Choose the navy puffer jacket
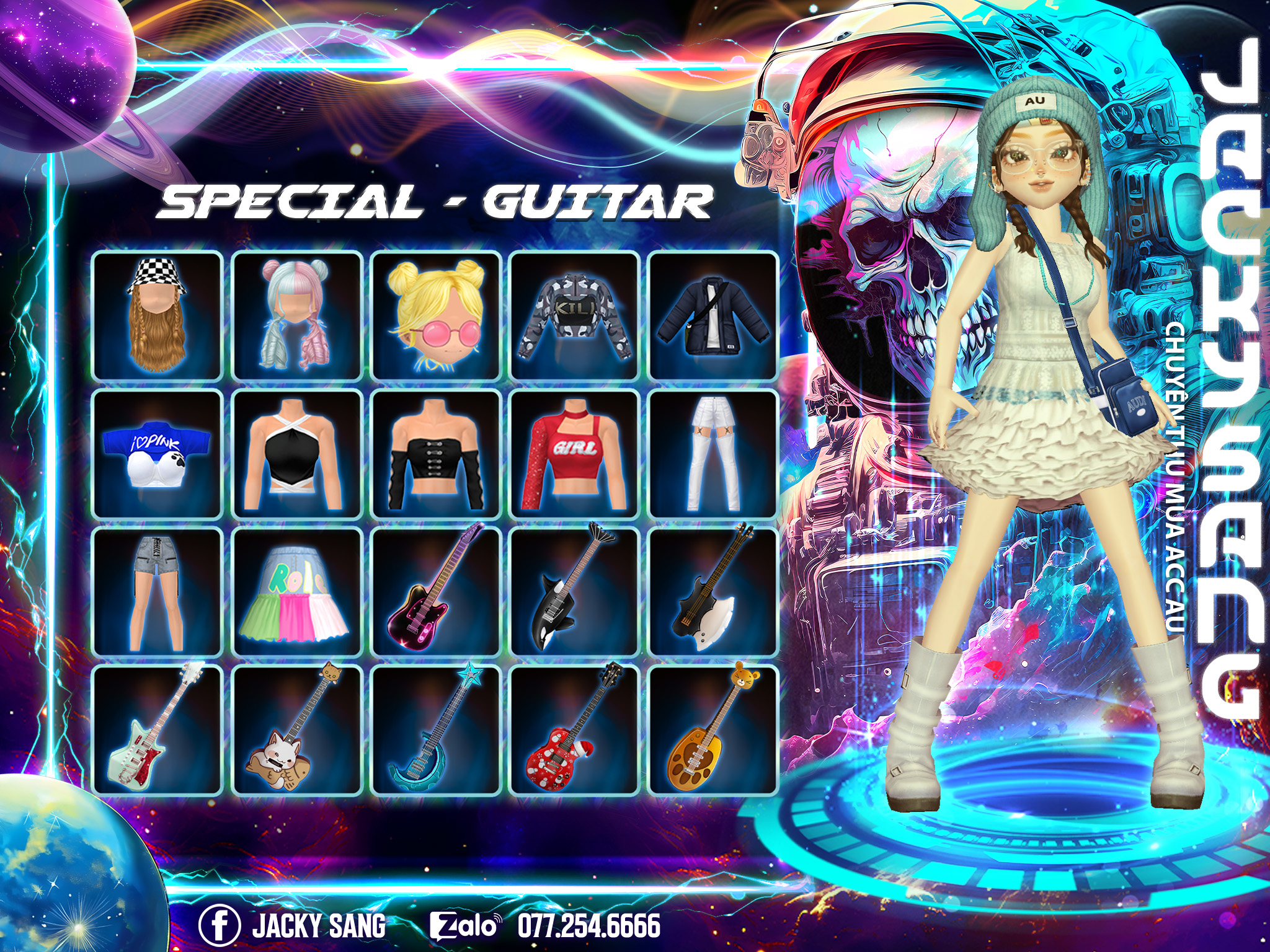Viewport: 1270px width, 952px height. coord(713,315)
